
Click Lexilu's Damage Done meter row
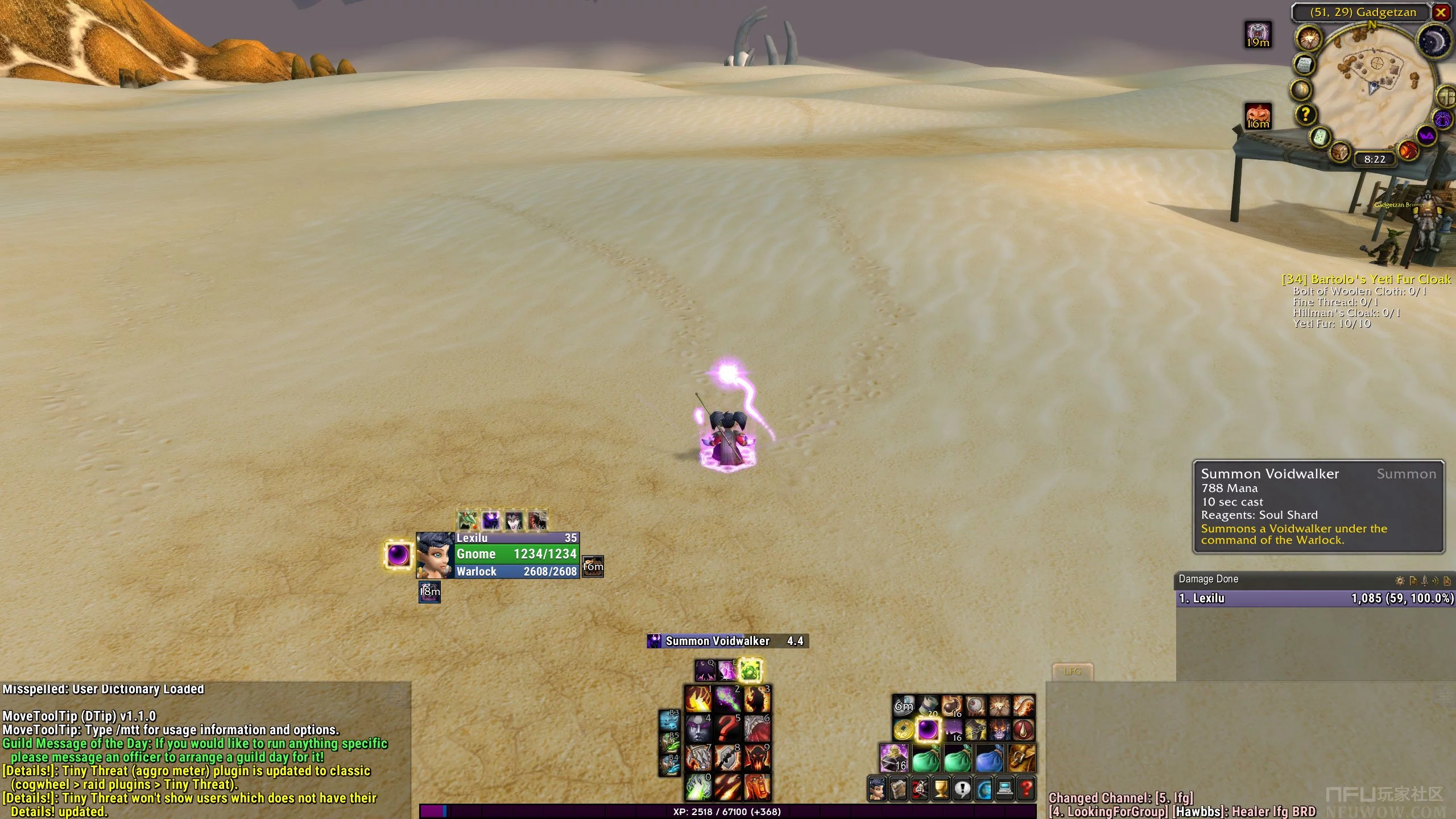coord(1315,598)
